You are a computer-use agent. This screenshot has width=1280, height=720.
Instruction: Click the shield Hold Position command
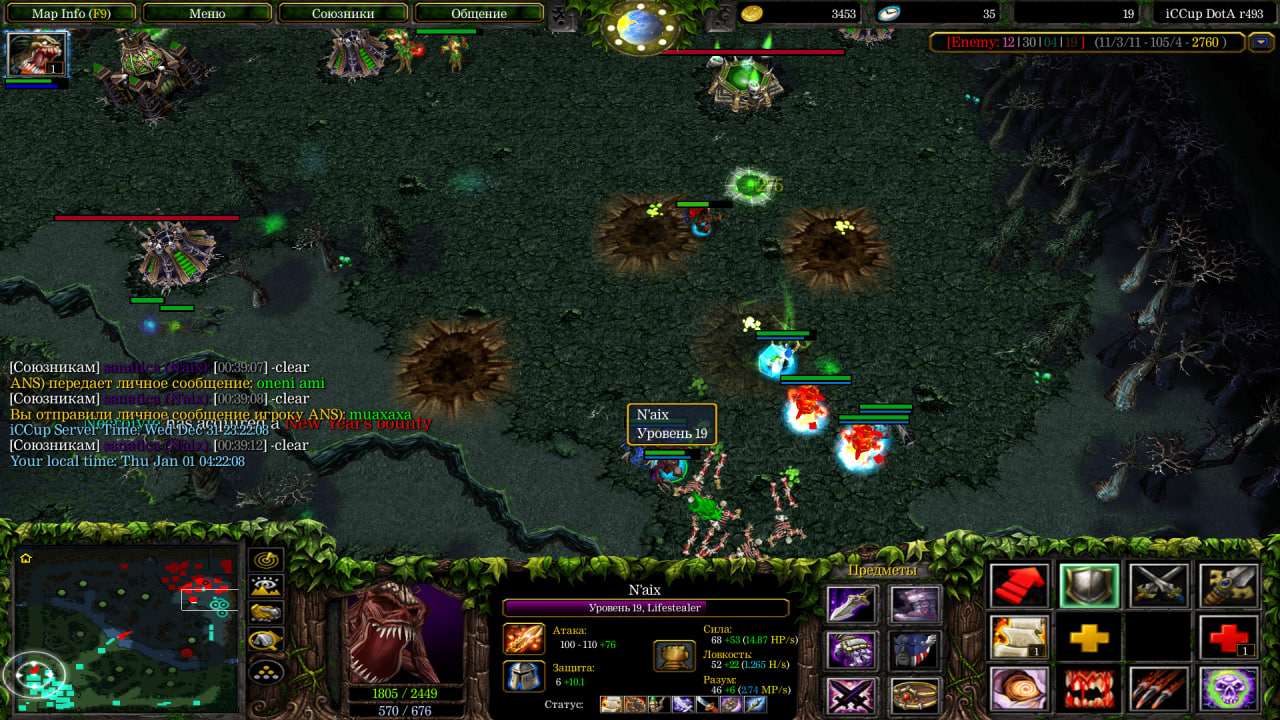pos(1089,586)
